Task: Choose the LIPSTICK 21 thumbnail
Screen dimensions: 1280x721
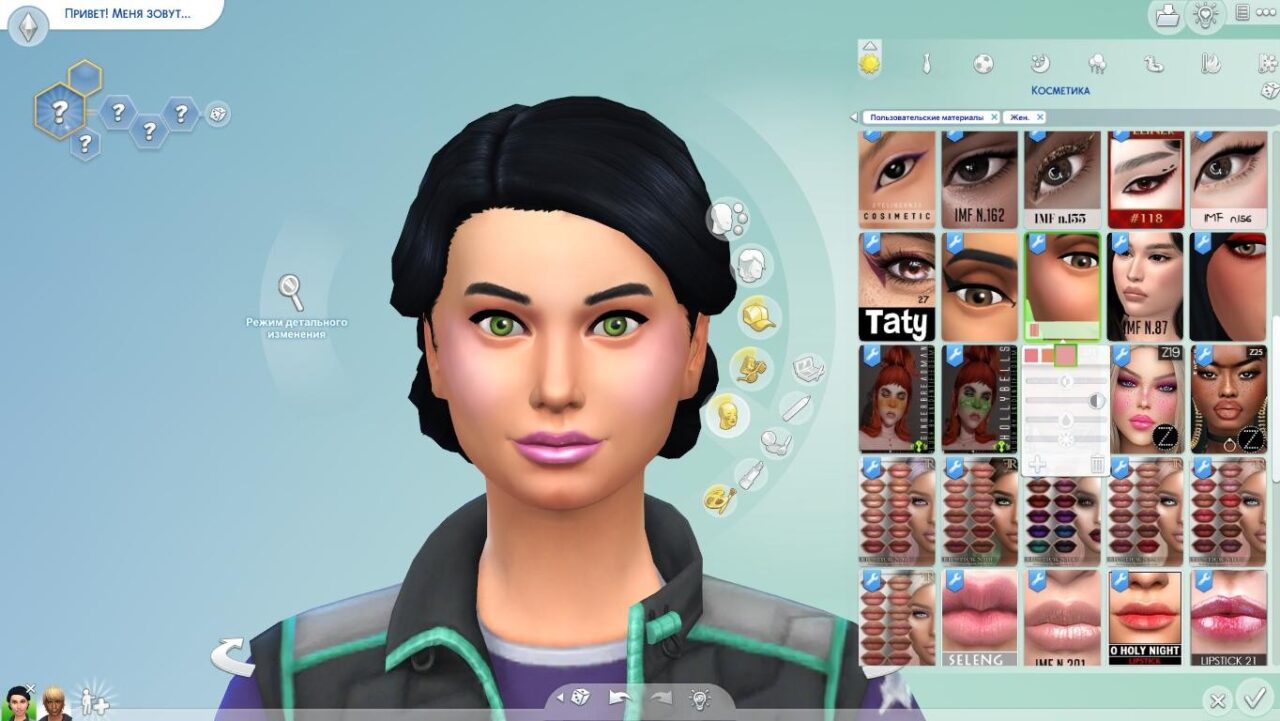Action: pyautogui.click(x=1228, y=617)
